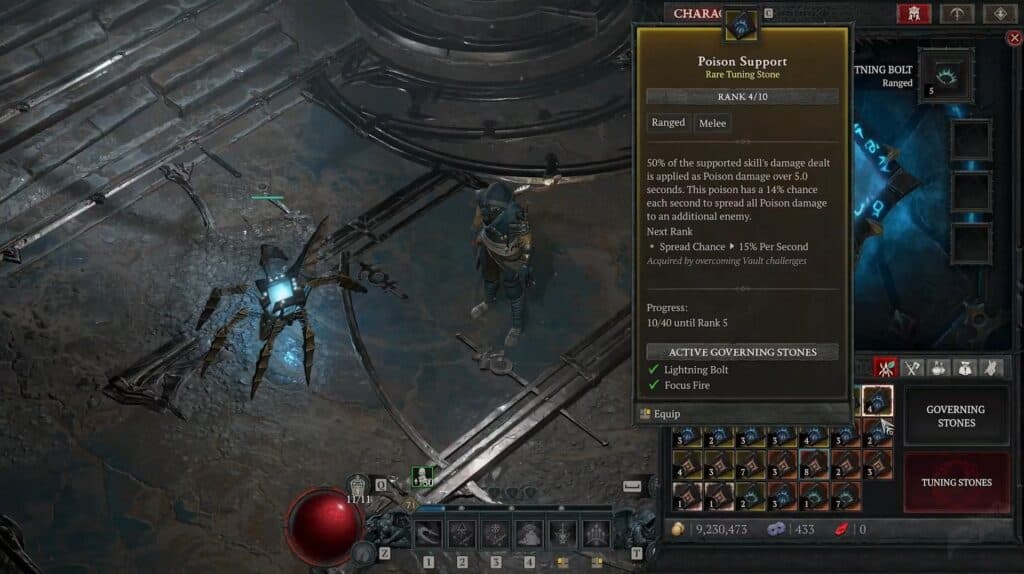Select the highlighted rank 4 tuning stone
The width and height of the screenshot is (1024, 574).
pos(878,400)
